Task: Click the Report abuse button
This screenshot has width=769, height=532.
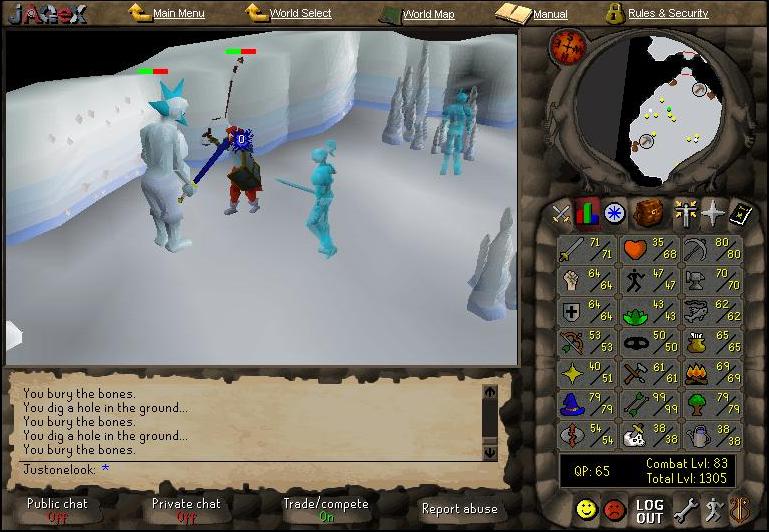Action: 459,509
